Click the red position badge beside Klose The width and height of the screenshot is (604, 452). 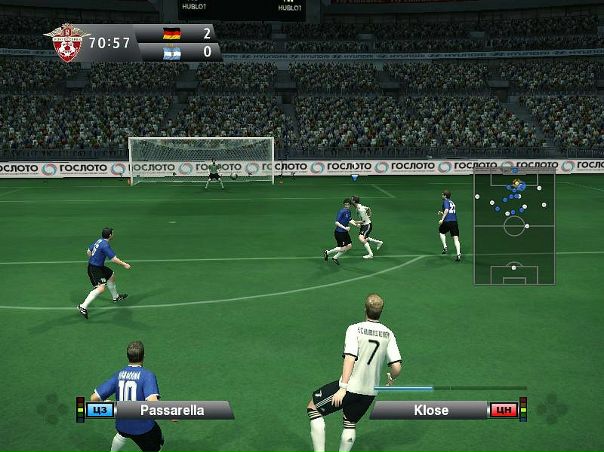pos(503,410)
